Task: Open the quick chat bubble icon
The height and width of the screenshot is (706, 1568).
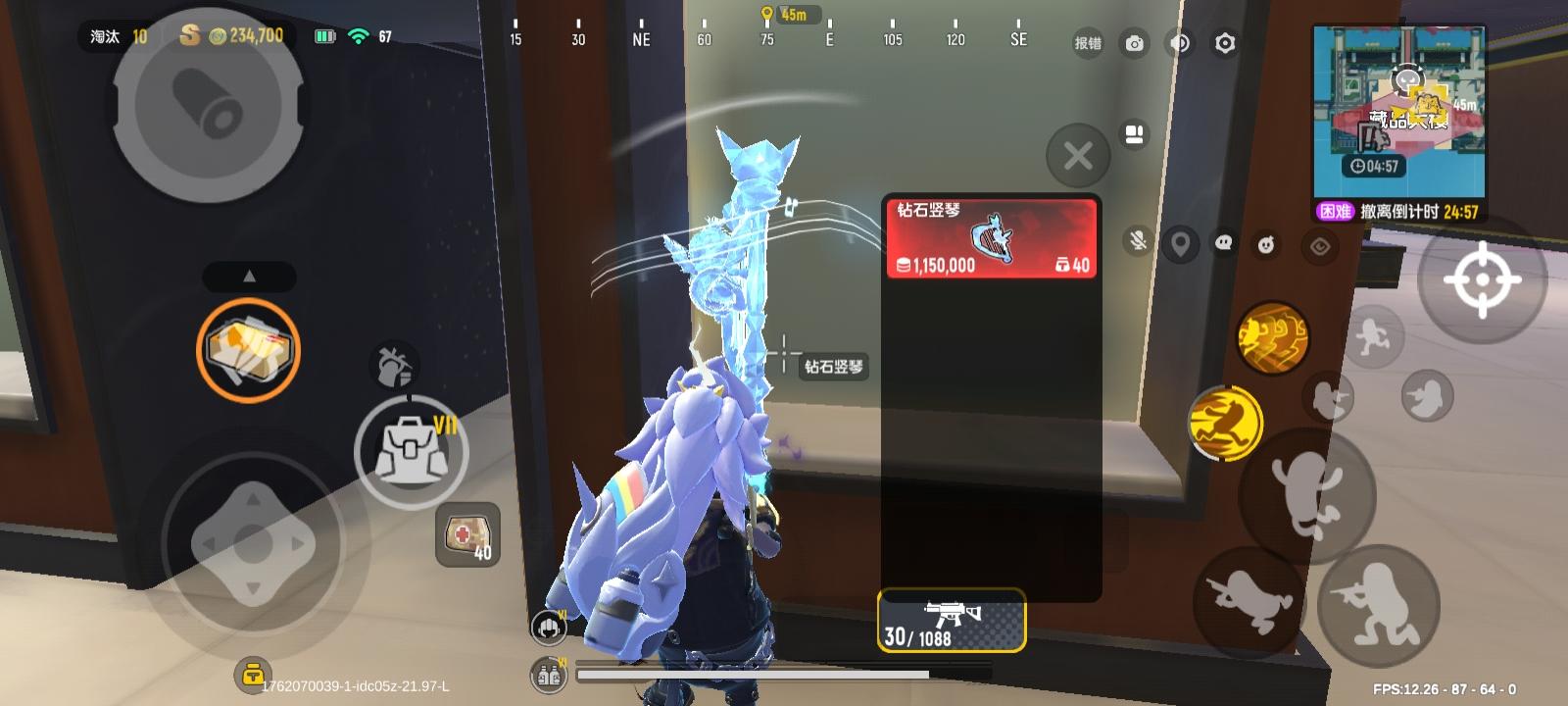Action: (x=1224, y=242)
